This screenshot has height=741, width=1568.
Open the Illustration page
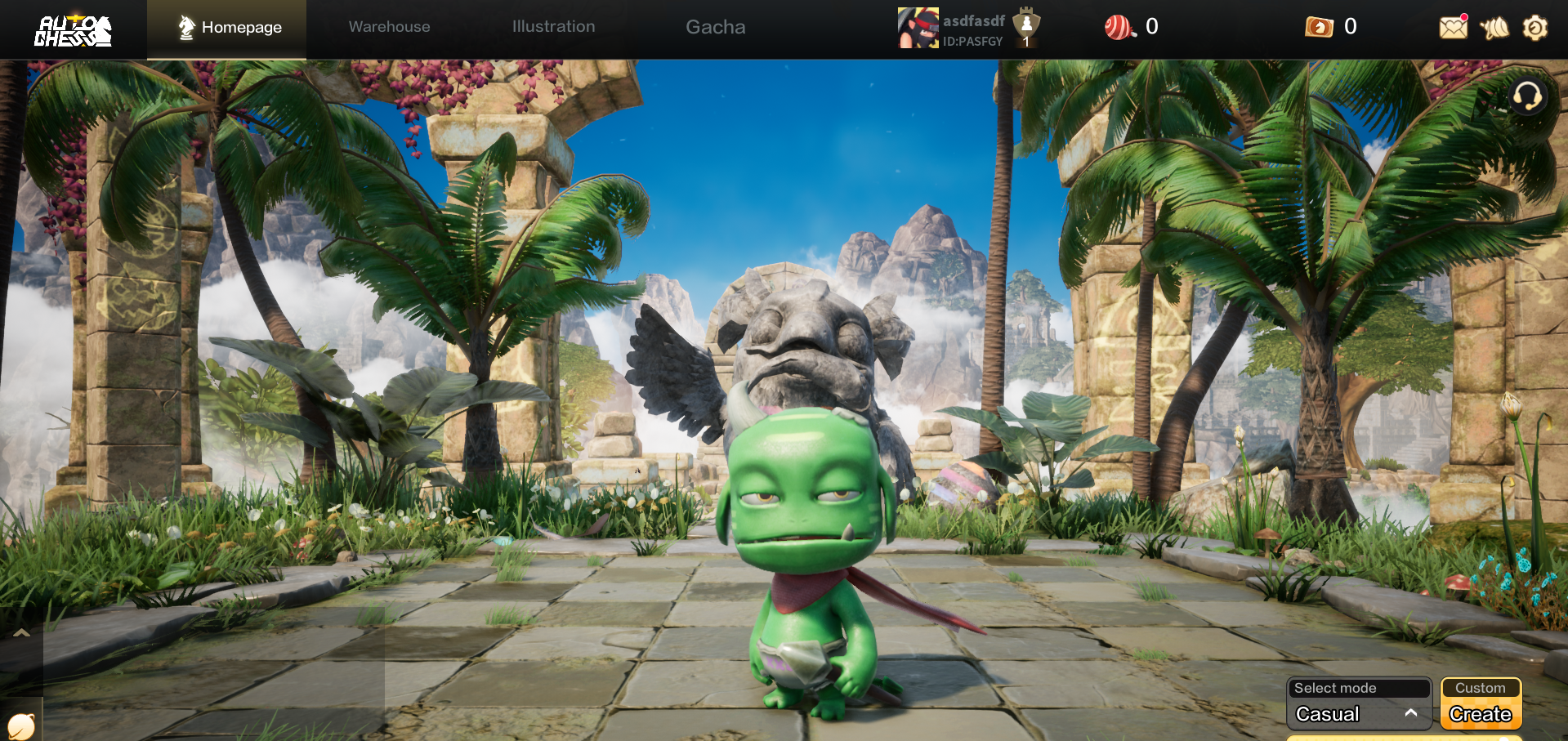coord(553,26)
